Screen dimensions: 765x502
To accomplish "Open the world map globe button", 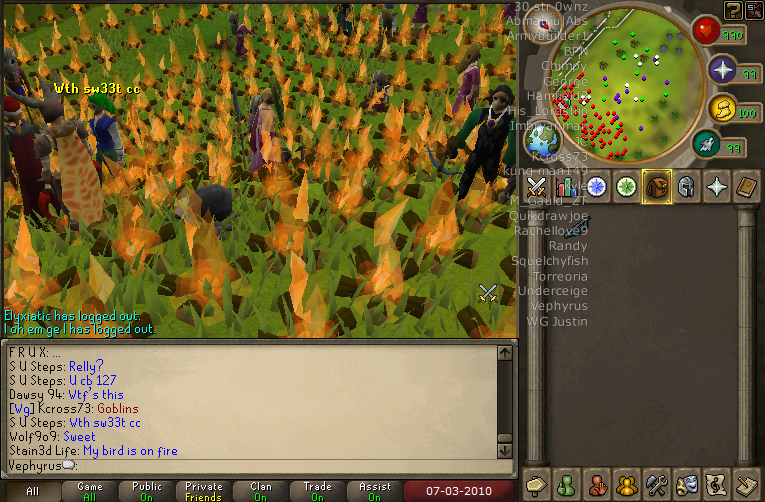I will coord(543,138).
